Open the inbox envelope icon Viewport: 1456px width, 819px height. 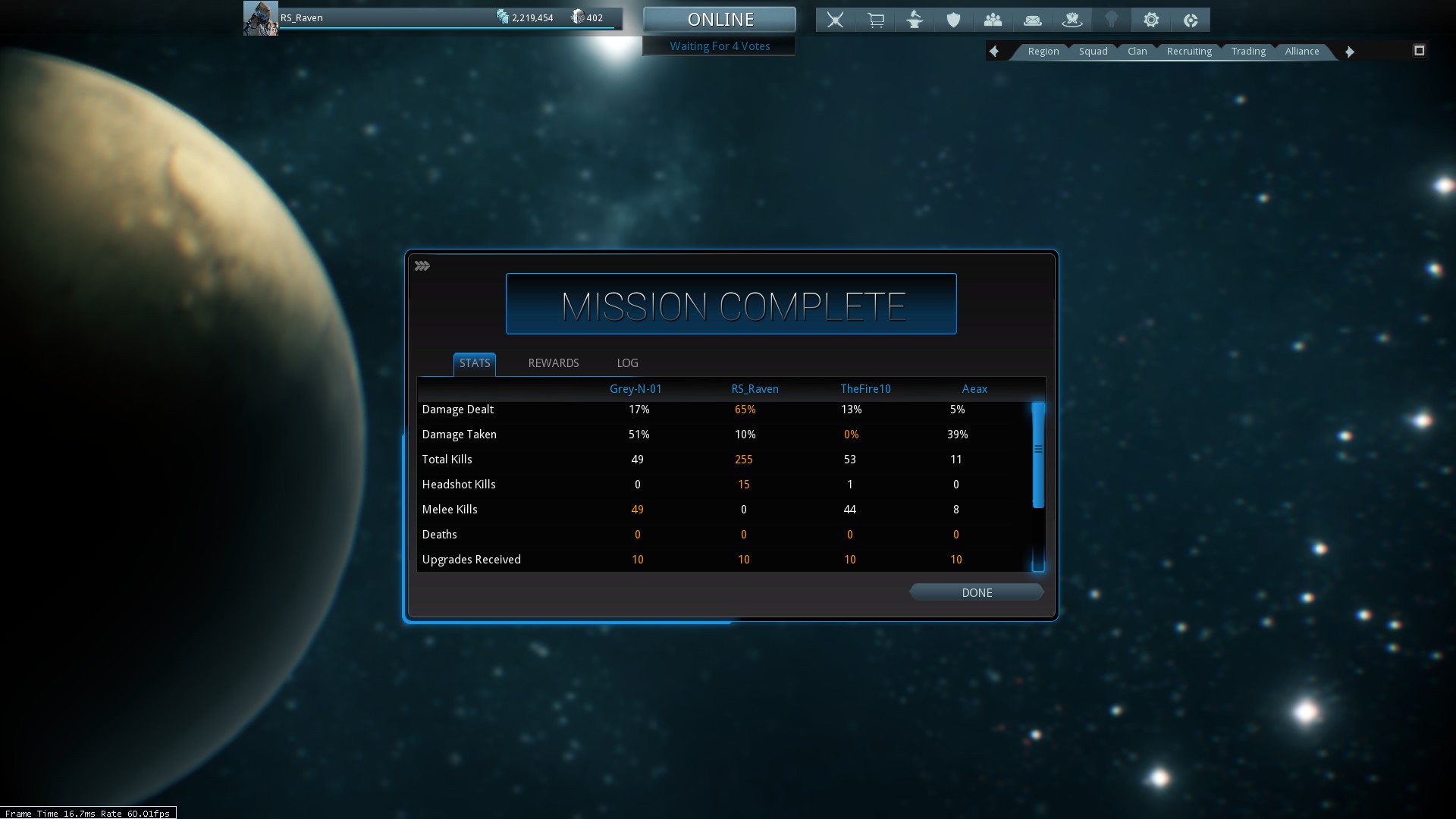(x=1032, y=20)
